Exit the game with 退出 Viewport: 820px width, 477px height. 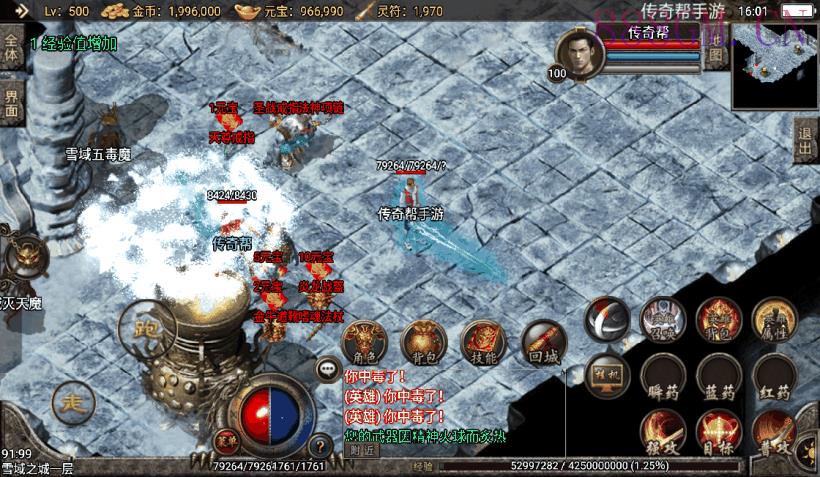click(805, 145)
